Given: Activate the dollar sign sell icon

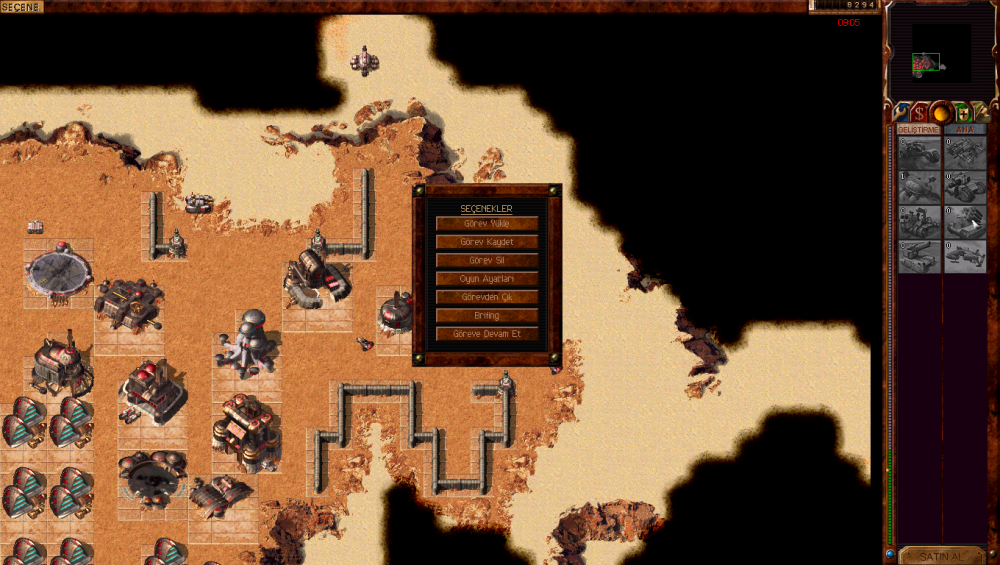Looking at the screenshot, I should point(919,113).
